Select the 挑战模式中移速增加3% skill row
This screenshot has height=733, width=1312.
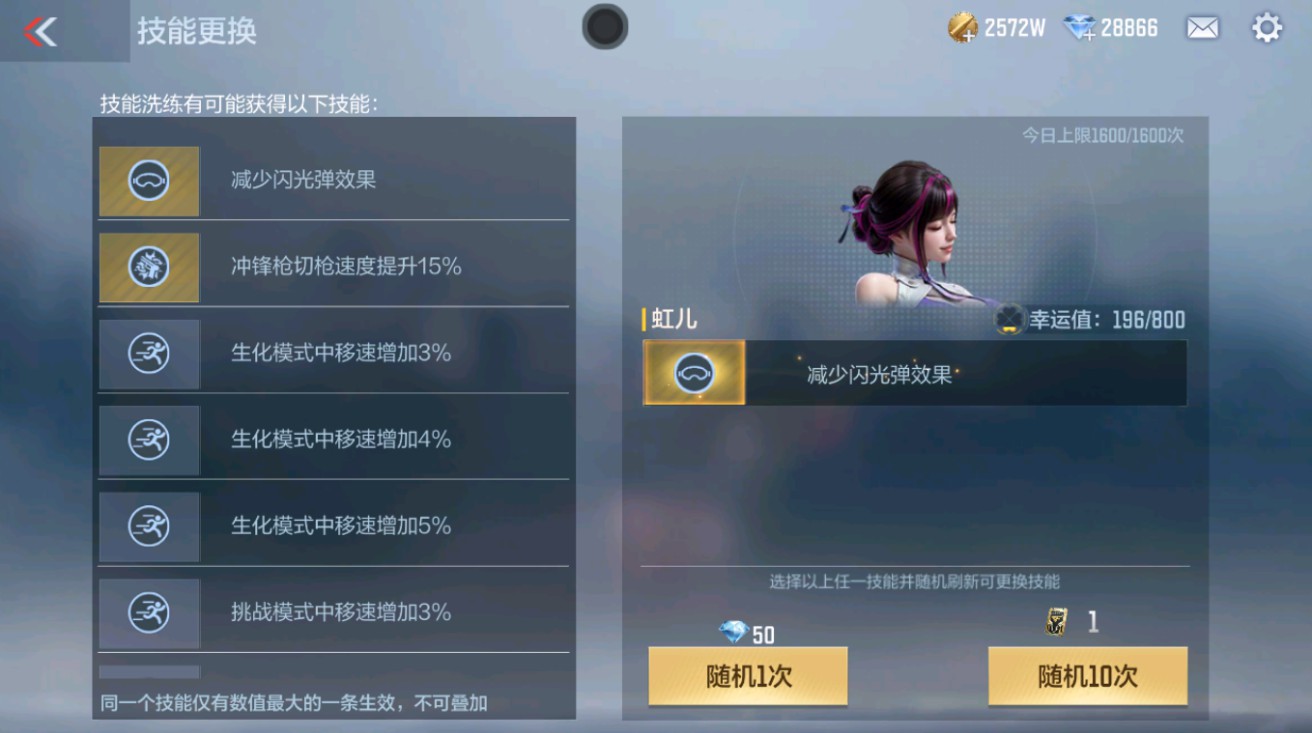click(x=333, y=613)
